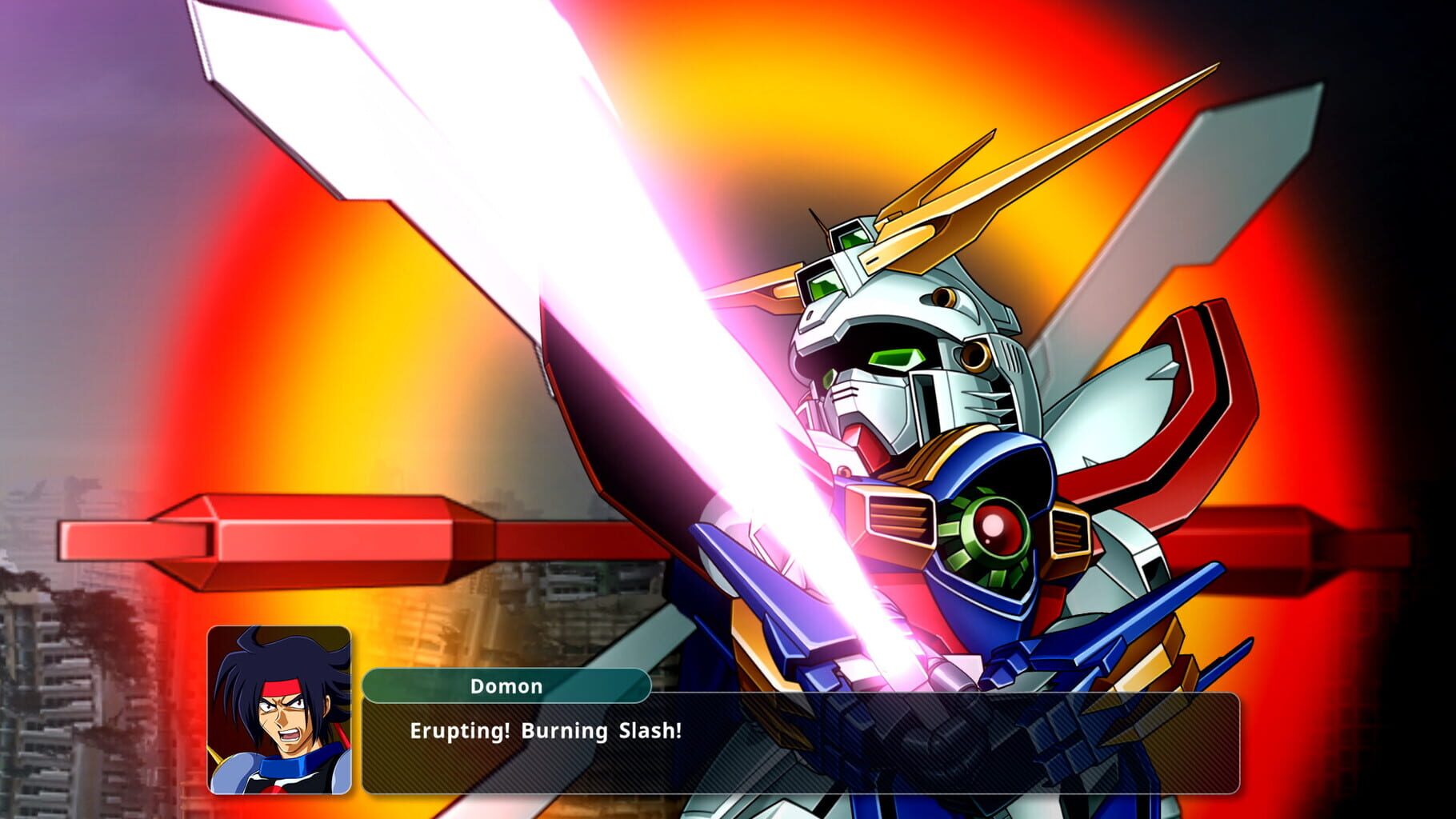
Task: Select the green chest orb emblem
Action: [996, 528]
